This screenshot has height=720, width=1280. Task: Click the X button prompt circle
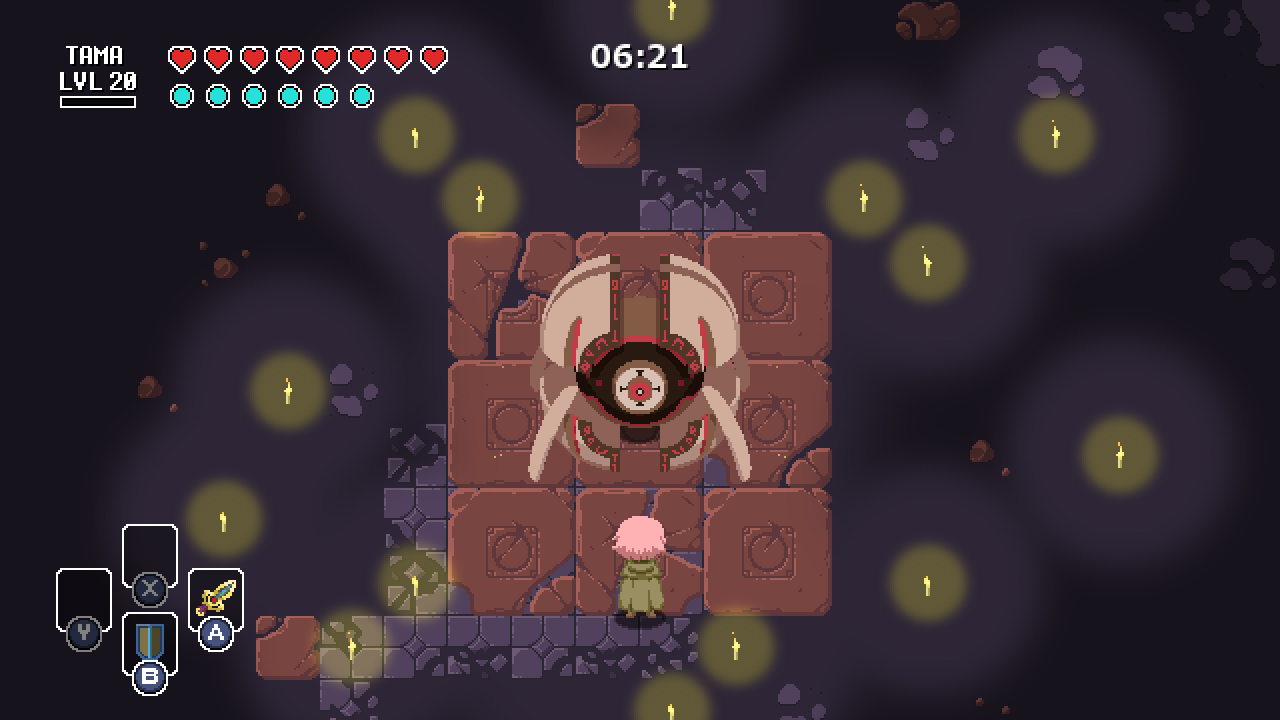[x=150, y=588]
